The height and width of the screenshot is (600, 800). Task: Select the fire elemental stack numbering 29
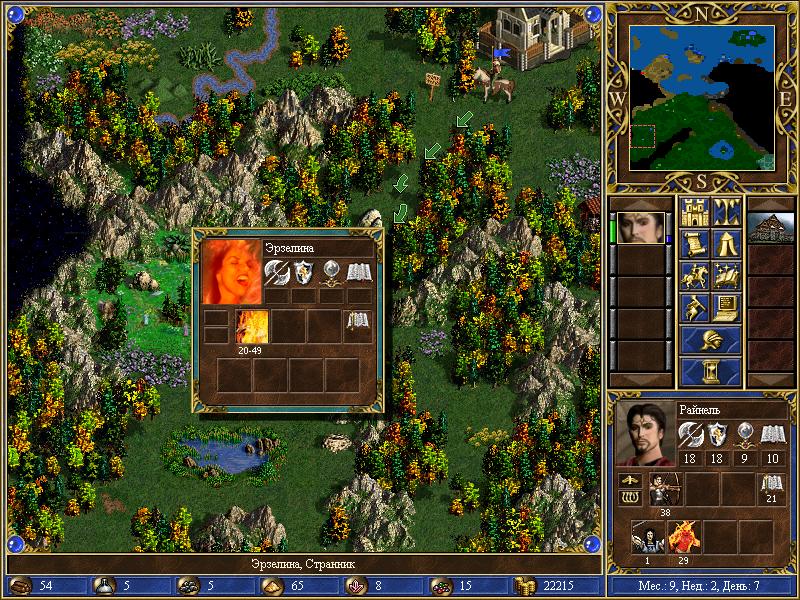(x=685, y=537)
